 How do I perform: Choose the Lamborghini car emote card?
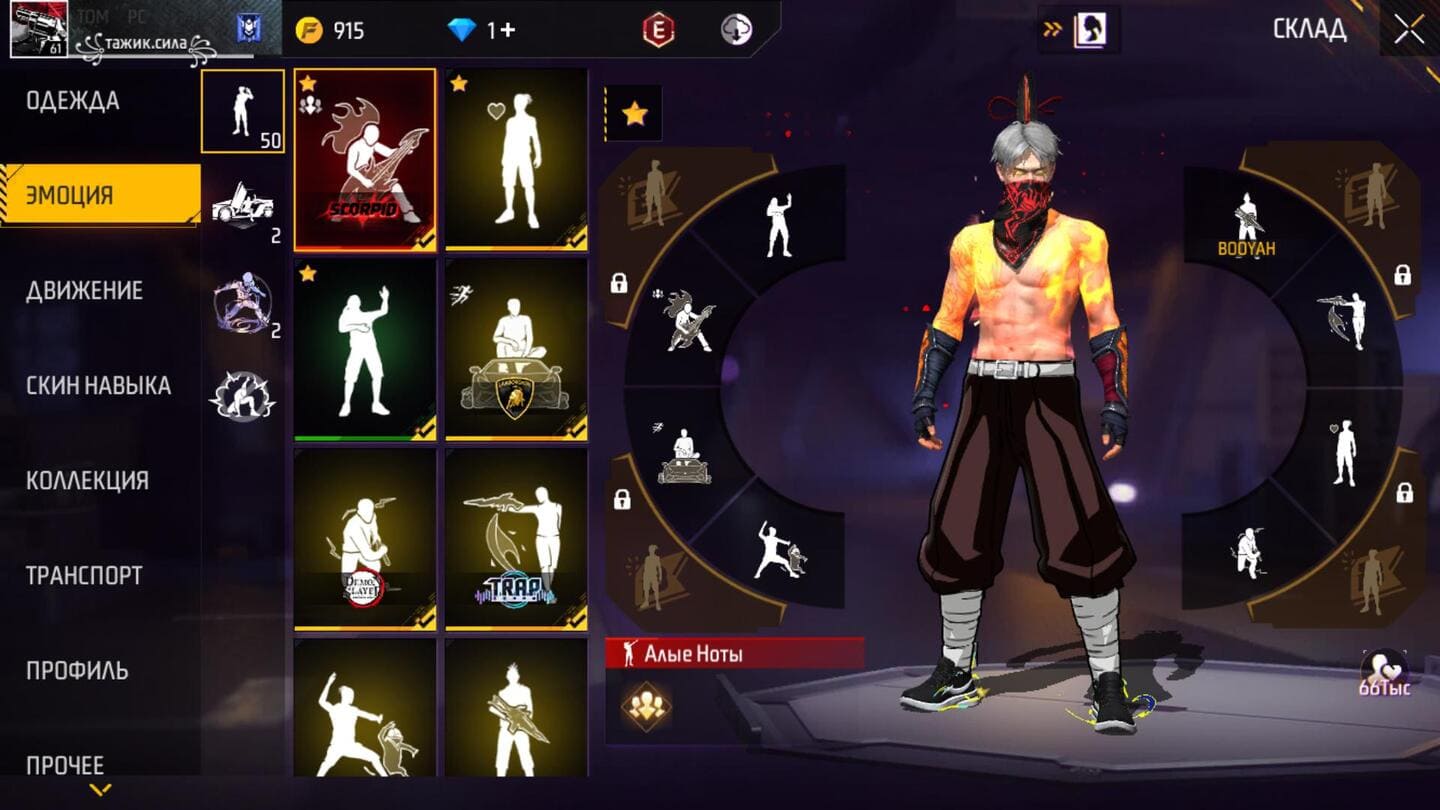[516, 349]
